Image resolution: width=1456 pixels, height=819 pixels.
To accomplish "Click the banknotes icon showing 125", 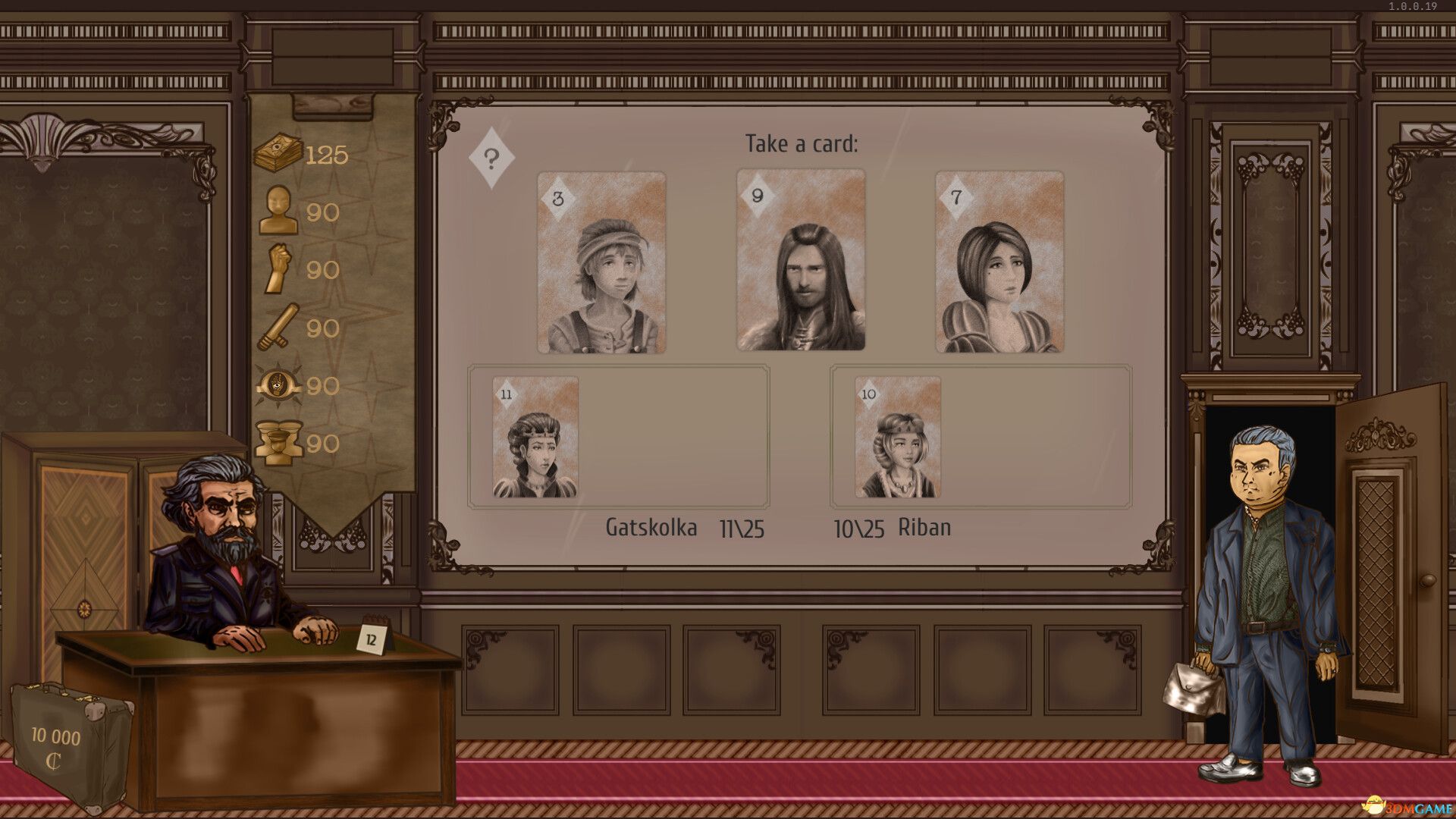I will [278, 152].
